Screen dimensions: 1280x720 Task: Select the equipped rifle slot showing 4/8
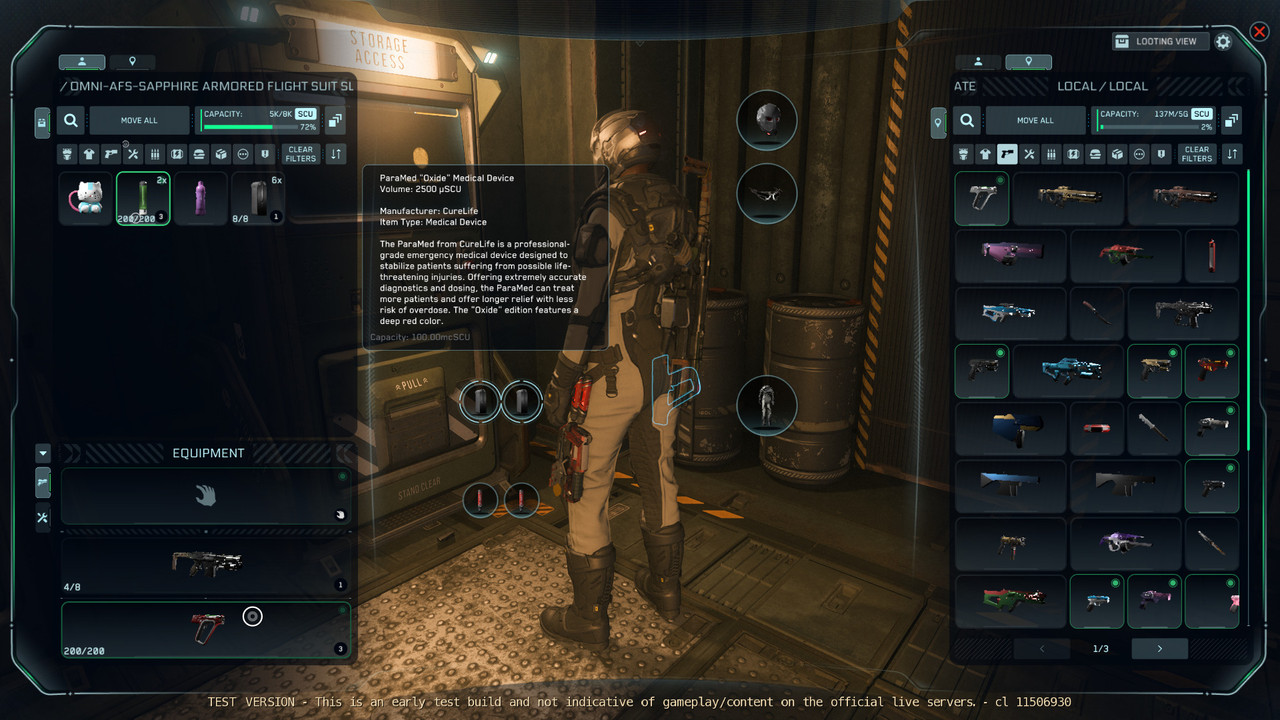click(x=205, y=565)
